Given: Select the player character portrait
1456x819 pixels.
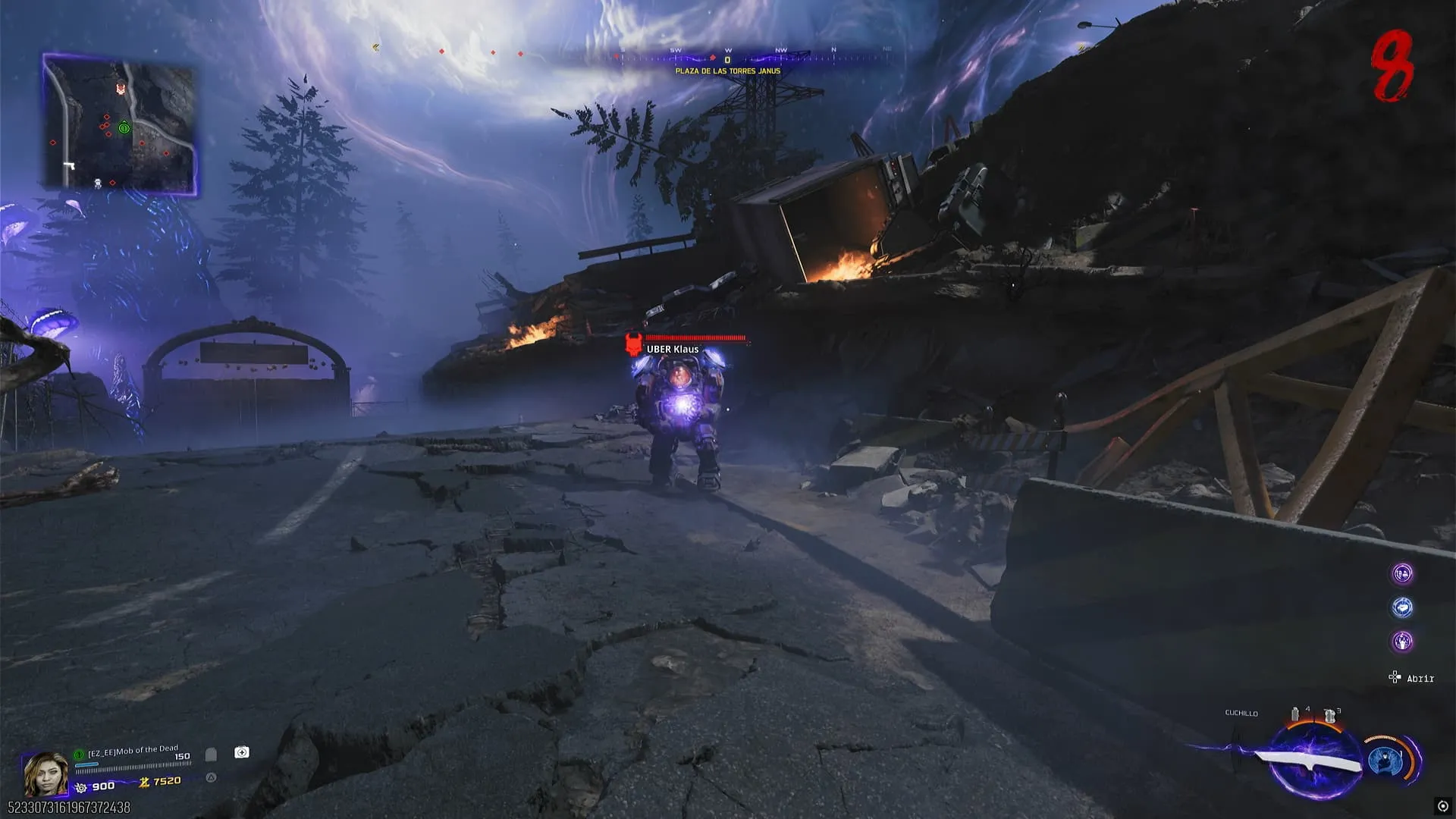Looking at the screenshot, I should (45, 773).
